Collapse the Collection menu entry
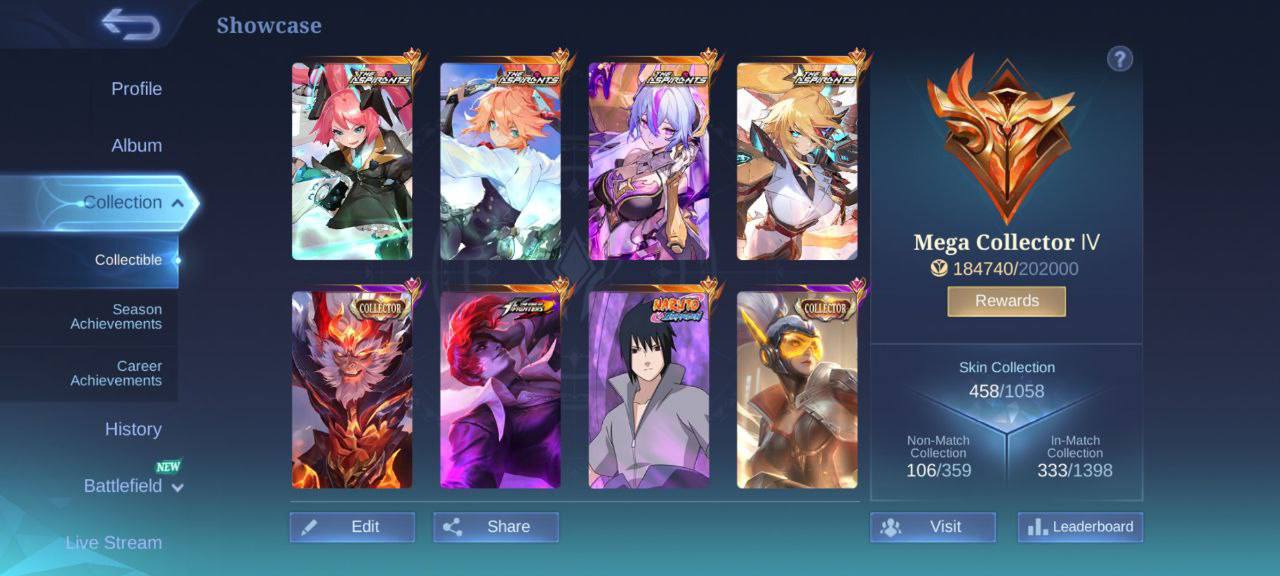 [132, 203]
